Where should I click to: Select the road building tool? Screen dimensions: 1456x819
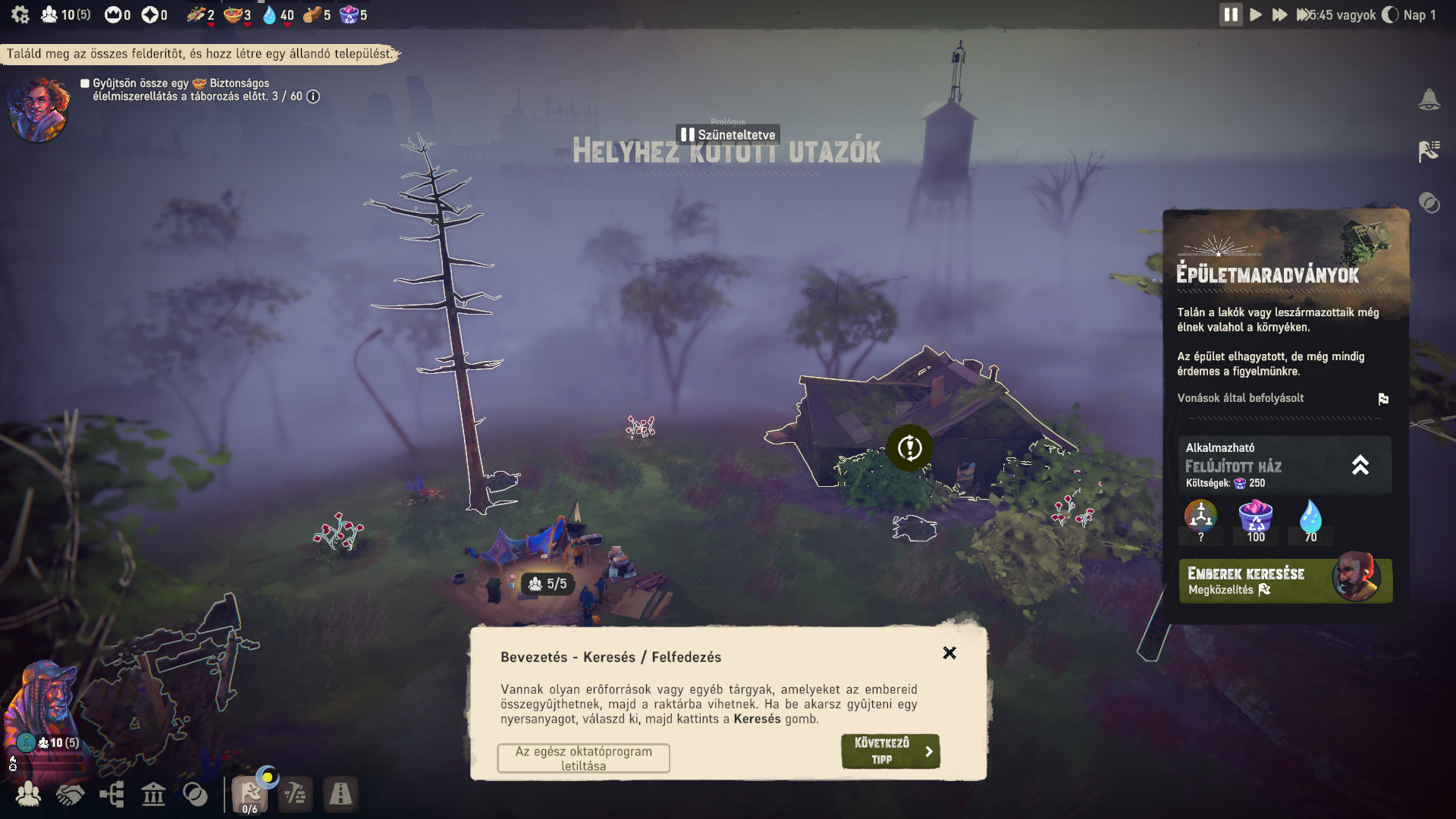point(340,794)
